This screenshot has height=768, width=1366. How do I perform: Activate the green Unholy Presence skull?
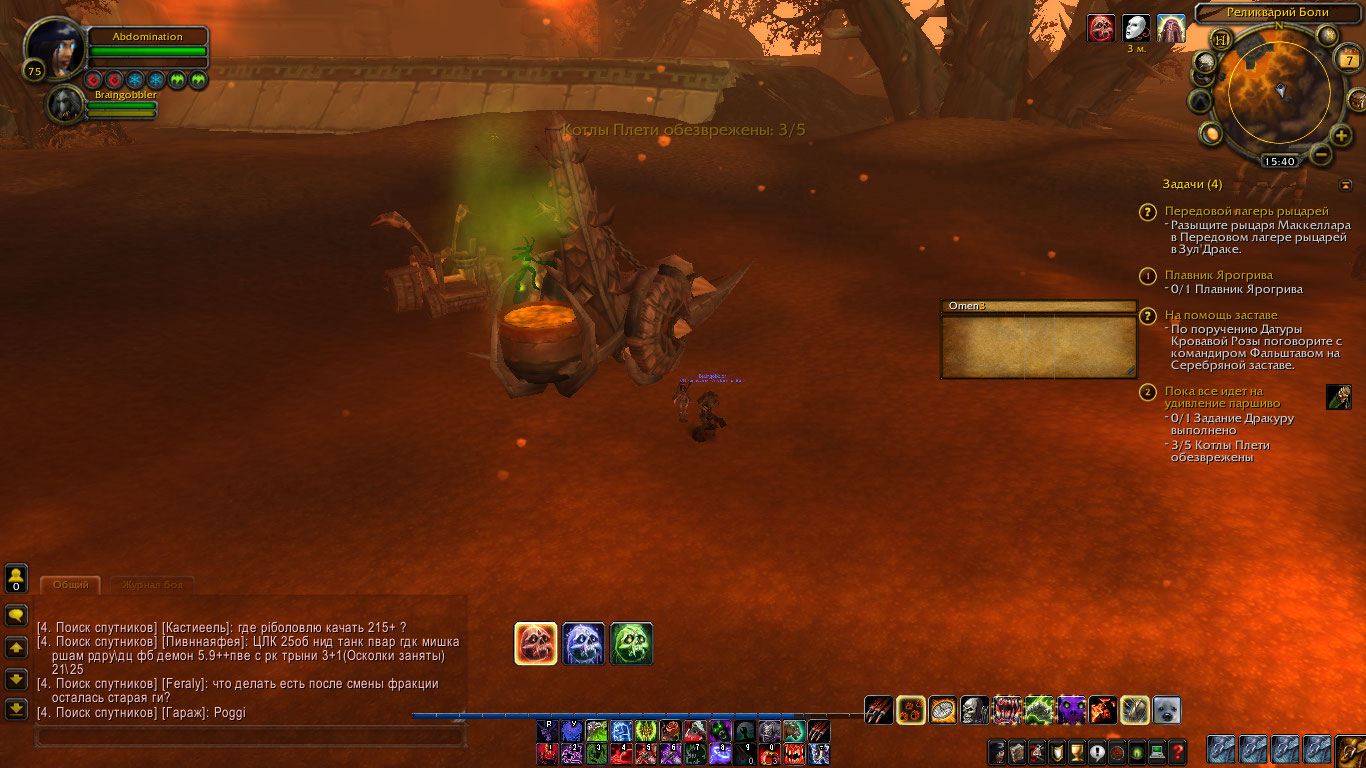point(631,643)
